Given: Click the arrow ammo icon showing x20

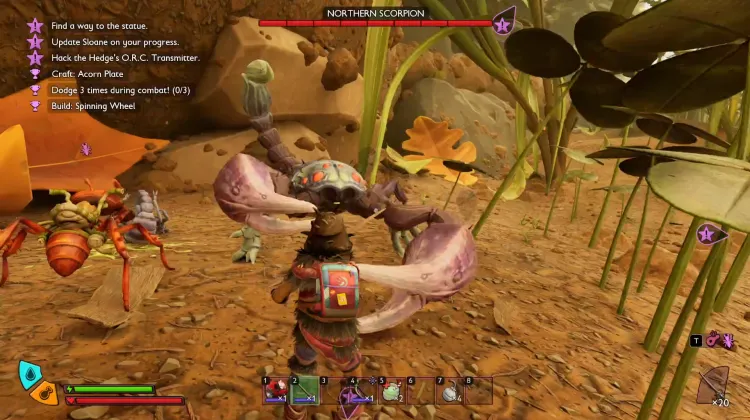Looking at the screenshot, I should click(713, 386).
